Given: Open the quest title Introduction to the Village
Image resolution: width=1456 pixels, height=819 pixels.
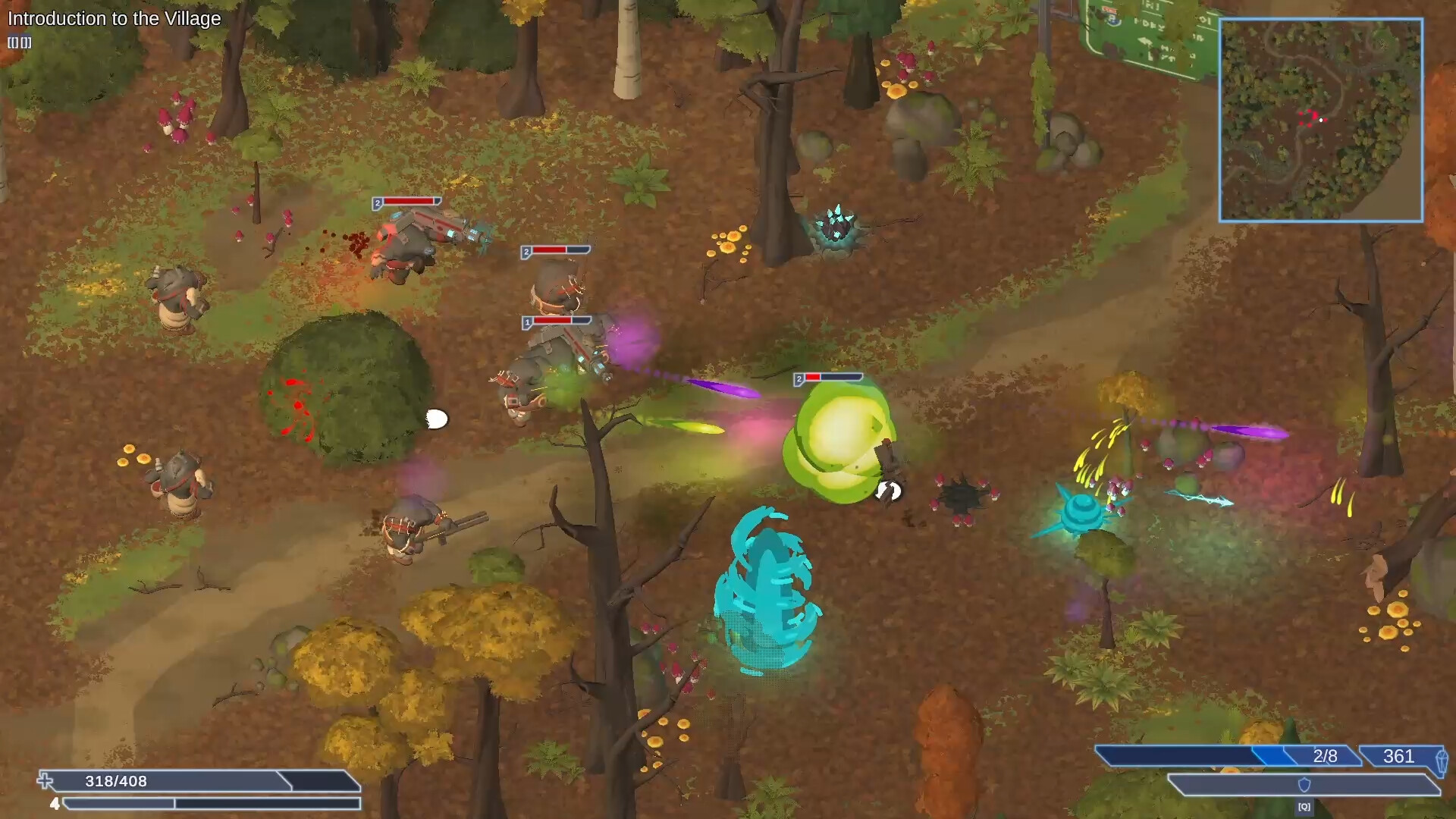Looking at the screenshot, I should click(x=114, y=19).
